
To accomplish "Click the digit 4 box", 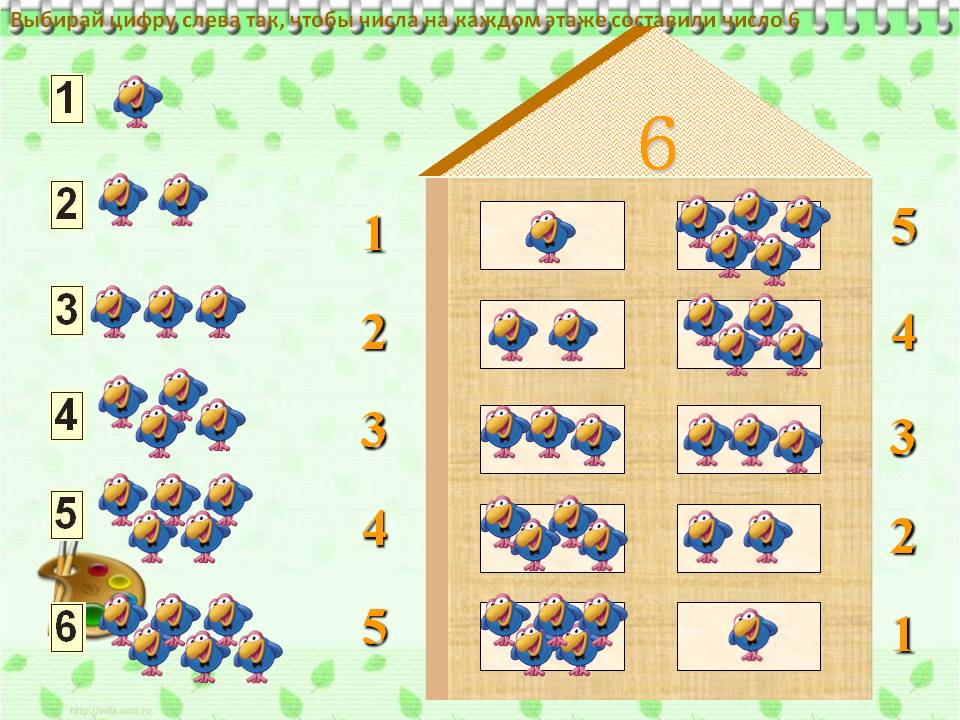I will [66, 415].
